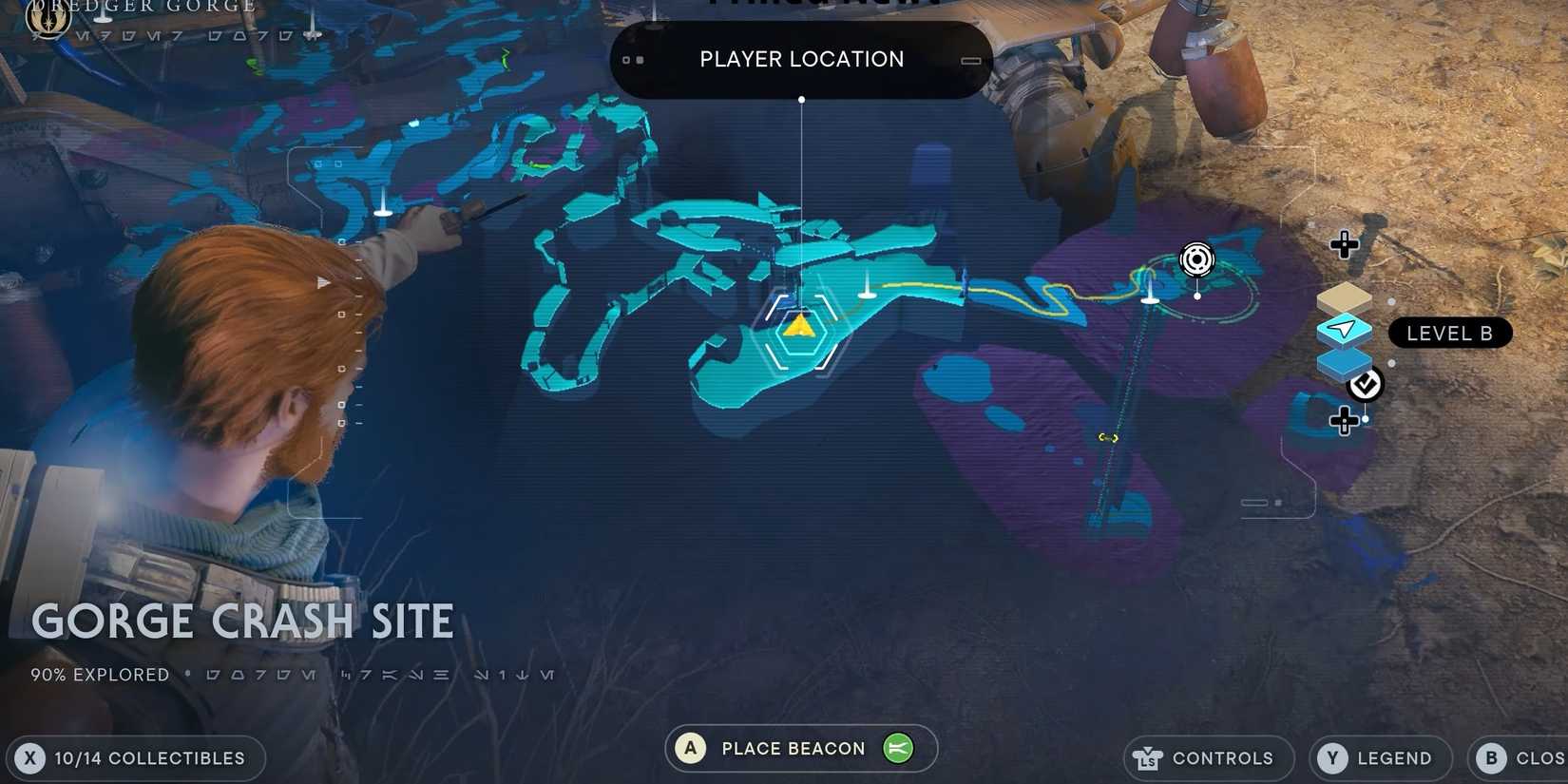This screenshot has height=784, width=1568.
Task: Click the tan top layer in the layer selector
Action: click(1343, 297)
